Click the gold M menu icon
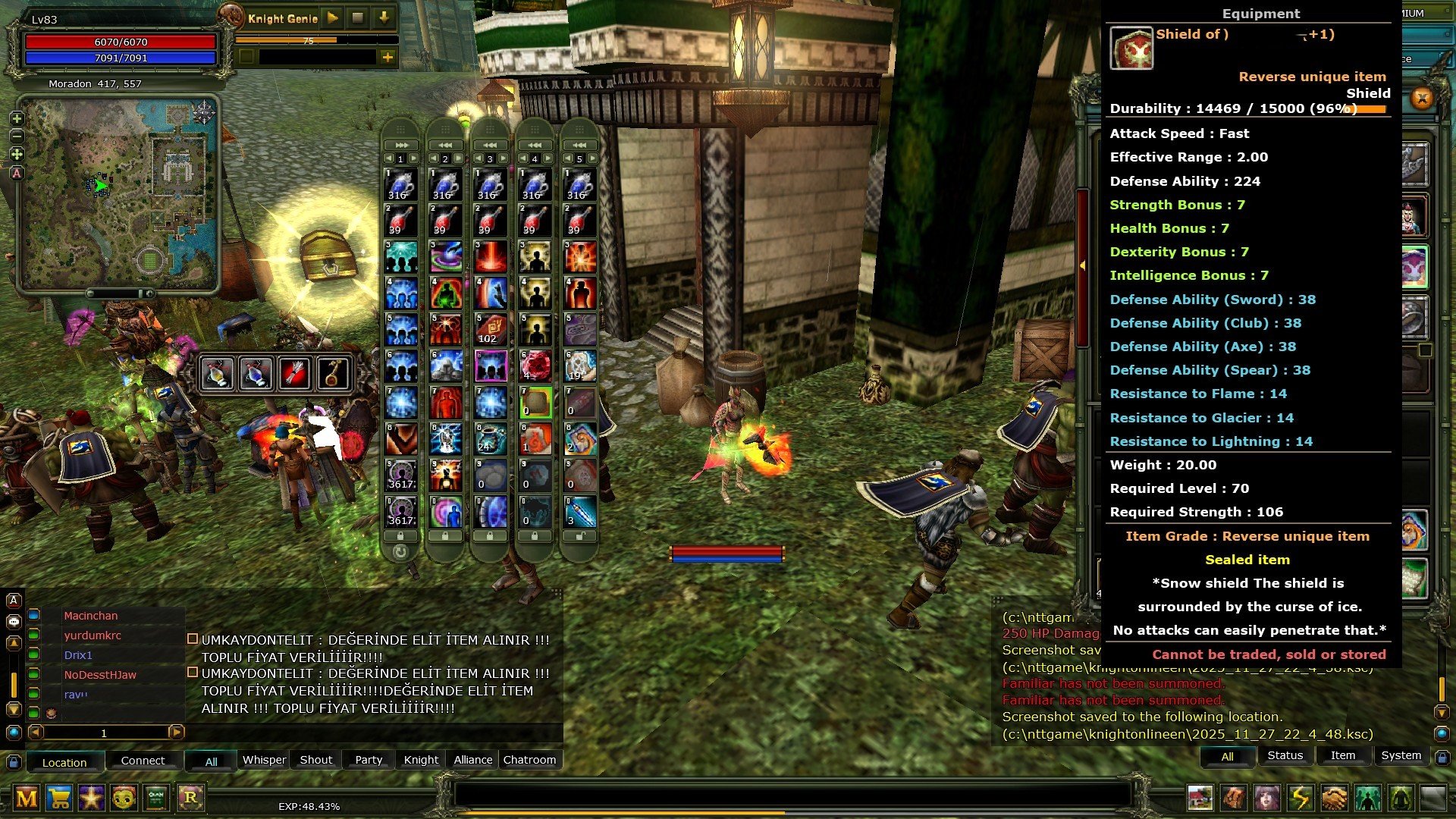 [x=27, y=798]
